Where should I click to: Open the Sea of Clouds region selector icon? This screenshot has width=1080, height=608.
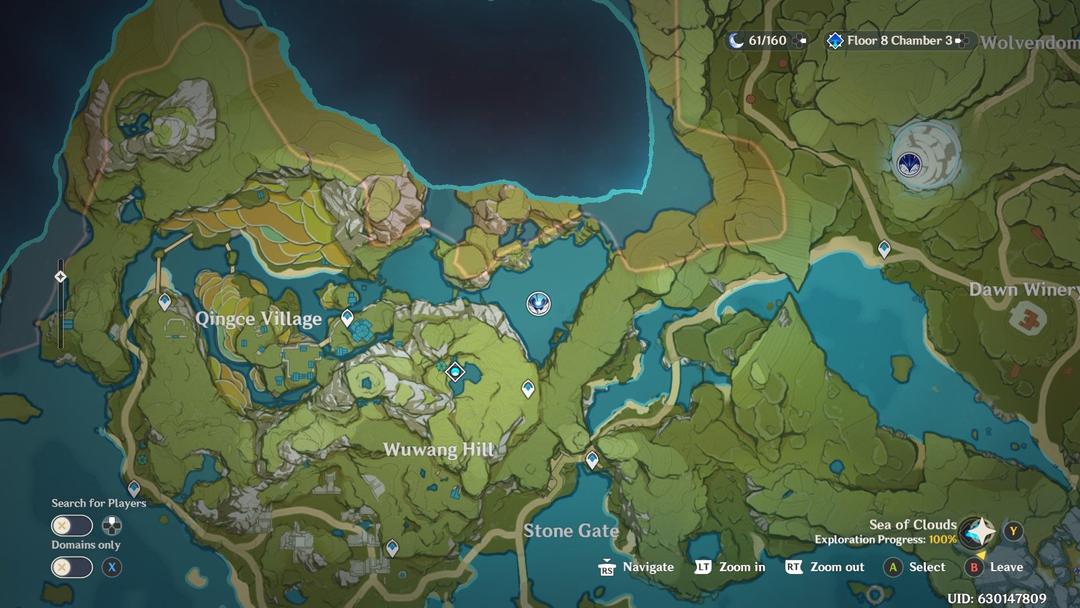coord(979,531)
